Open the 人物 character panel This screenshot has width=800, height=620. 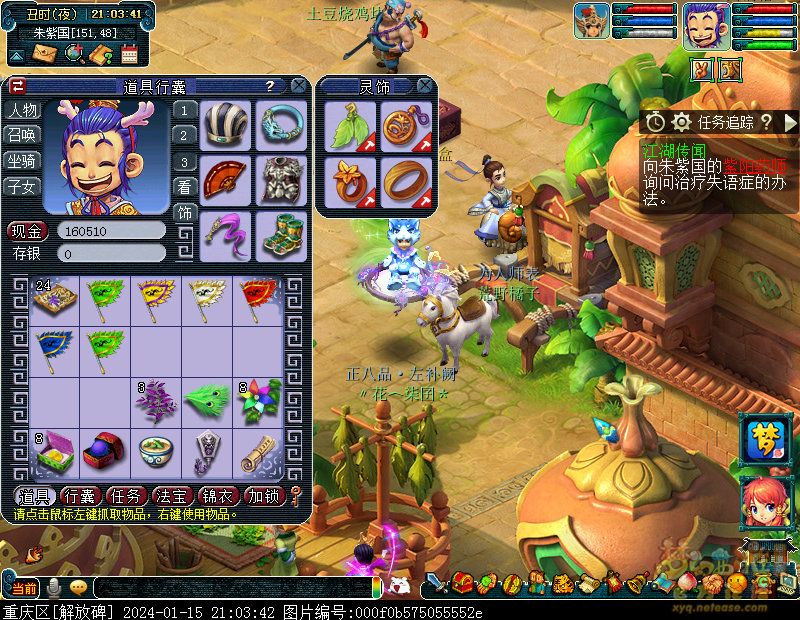22,110
